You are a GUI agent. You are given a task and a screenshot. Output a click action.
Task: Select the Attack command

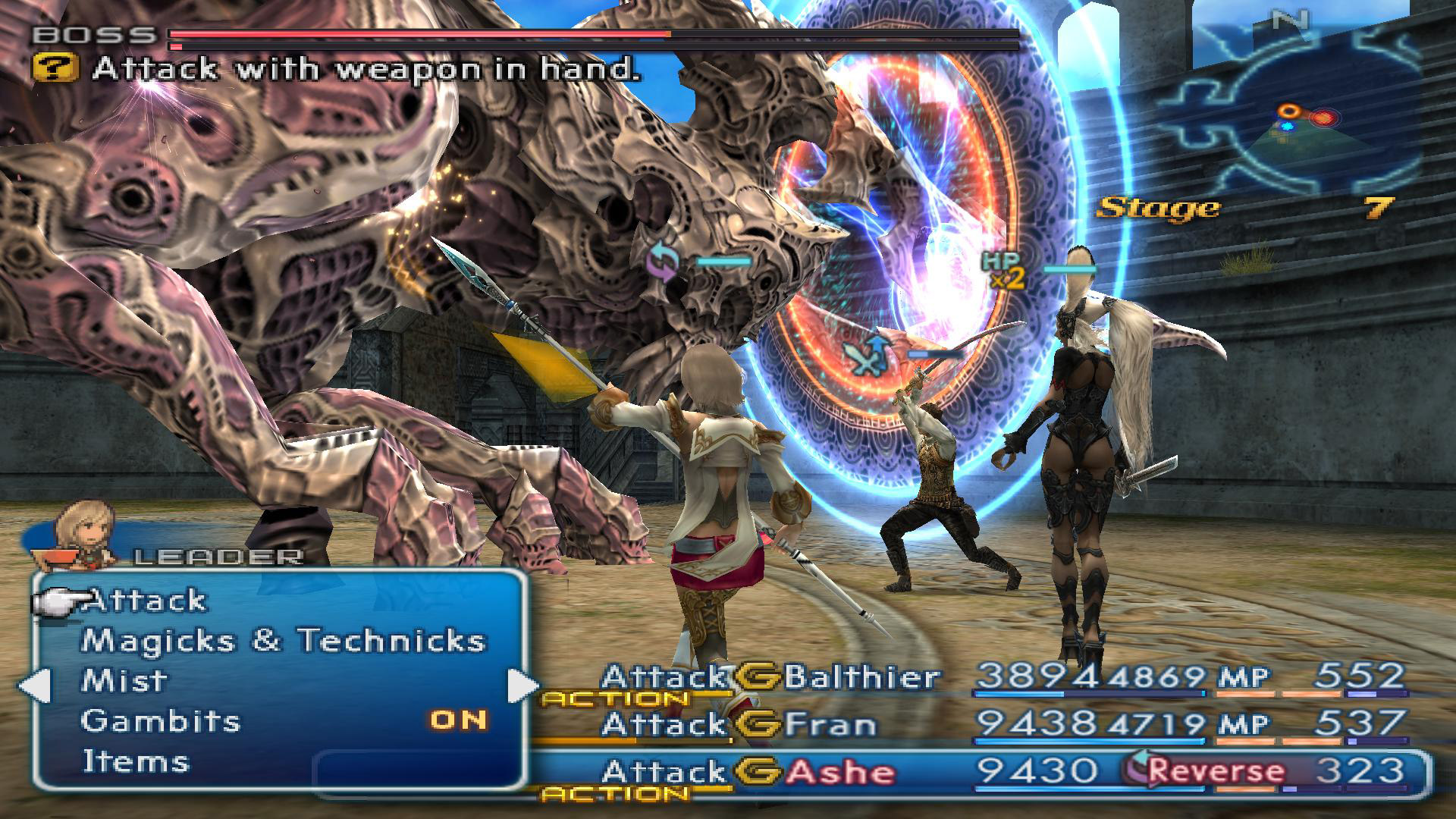[145, 601]
